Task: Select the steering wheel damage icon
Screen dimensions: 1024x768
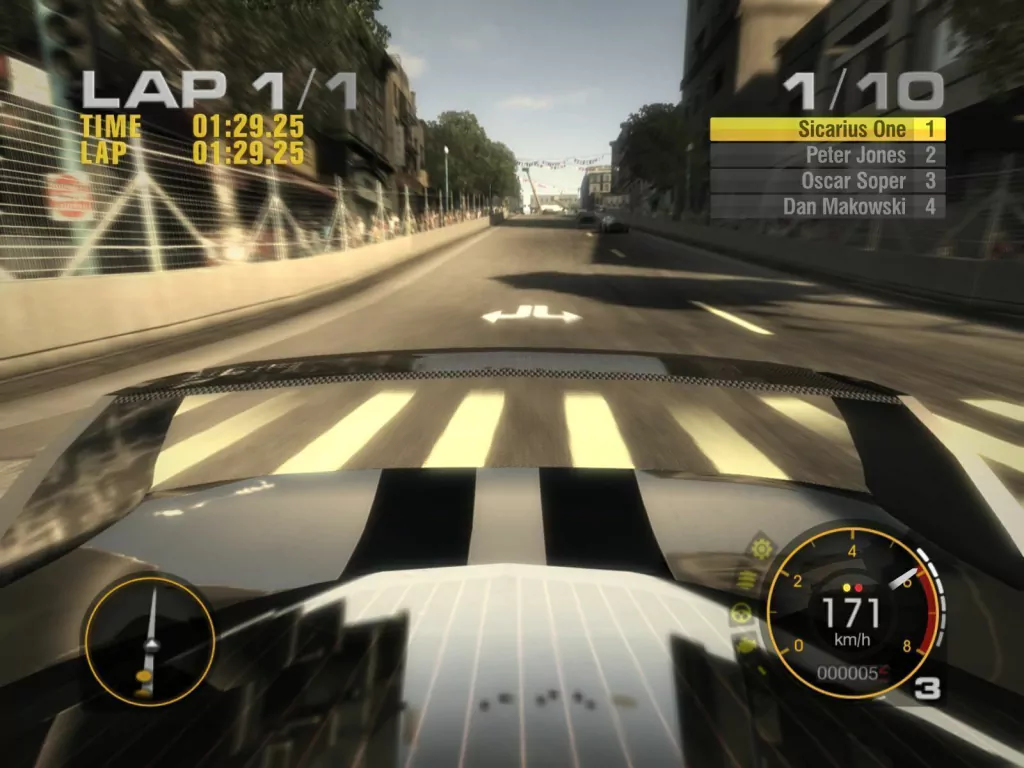Action: click(x=742, y=613)
